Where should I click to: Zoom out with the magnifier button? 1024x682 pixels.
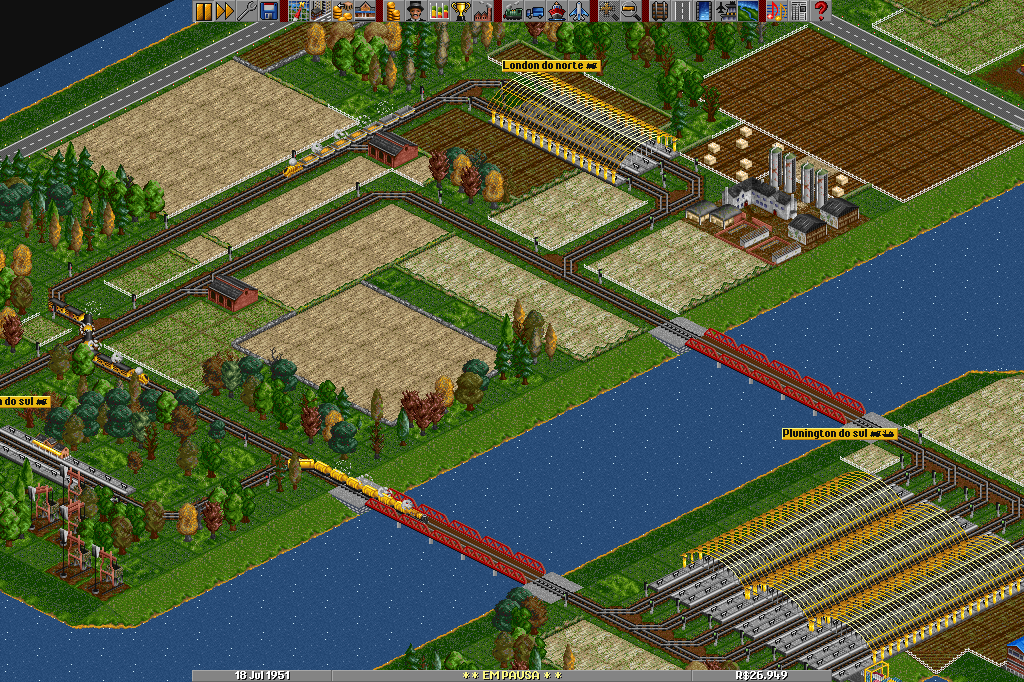pos(630,11)
